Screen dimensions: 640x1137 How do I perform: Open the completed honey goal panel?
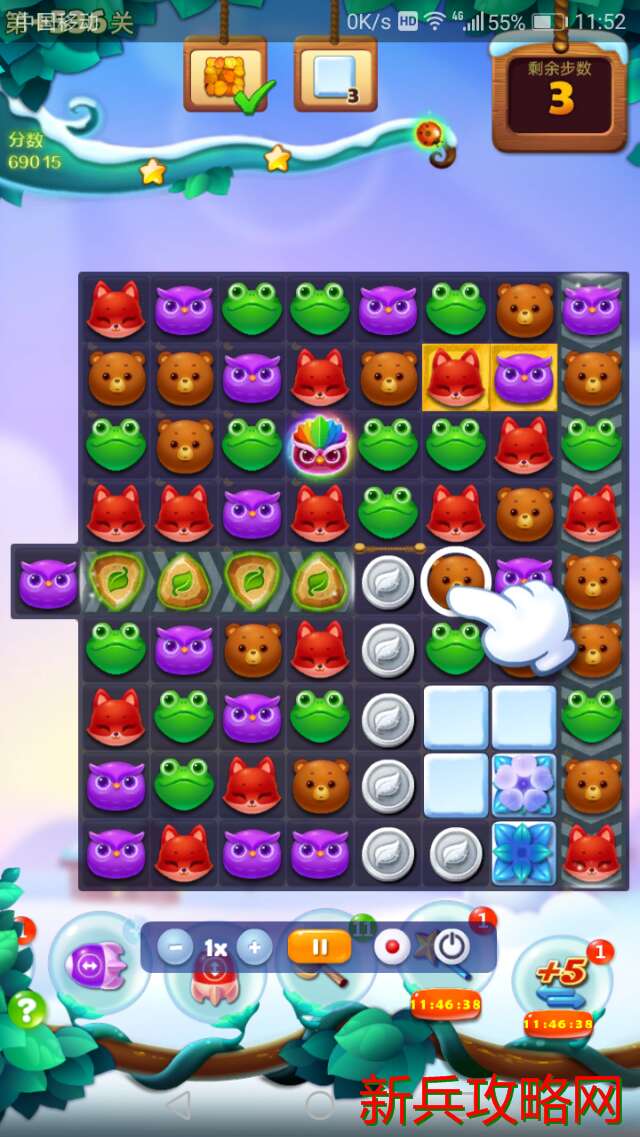click(x=224, y=76)
